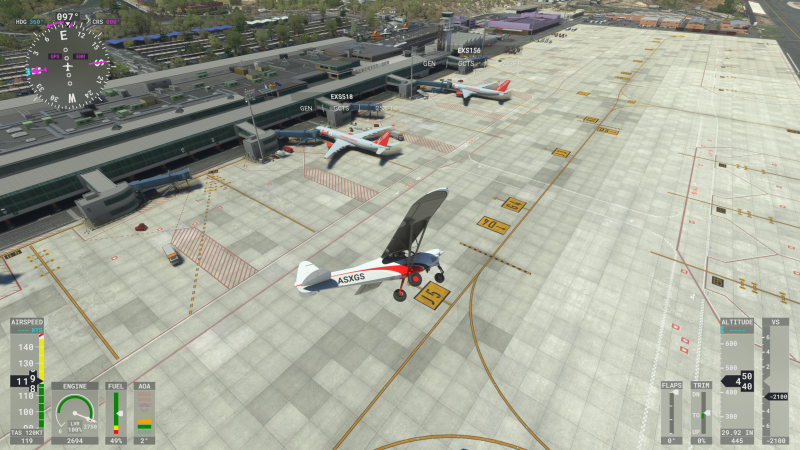Image resolution: width=800 pixels, height=450 pixels.
Task: Open the ENGINE gauge panel
Action: (x=76, y=411)
